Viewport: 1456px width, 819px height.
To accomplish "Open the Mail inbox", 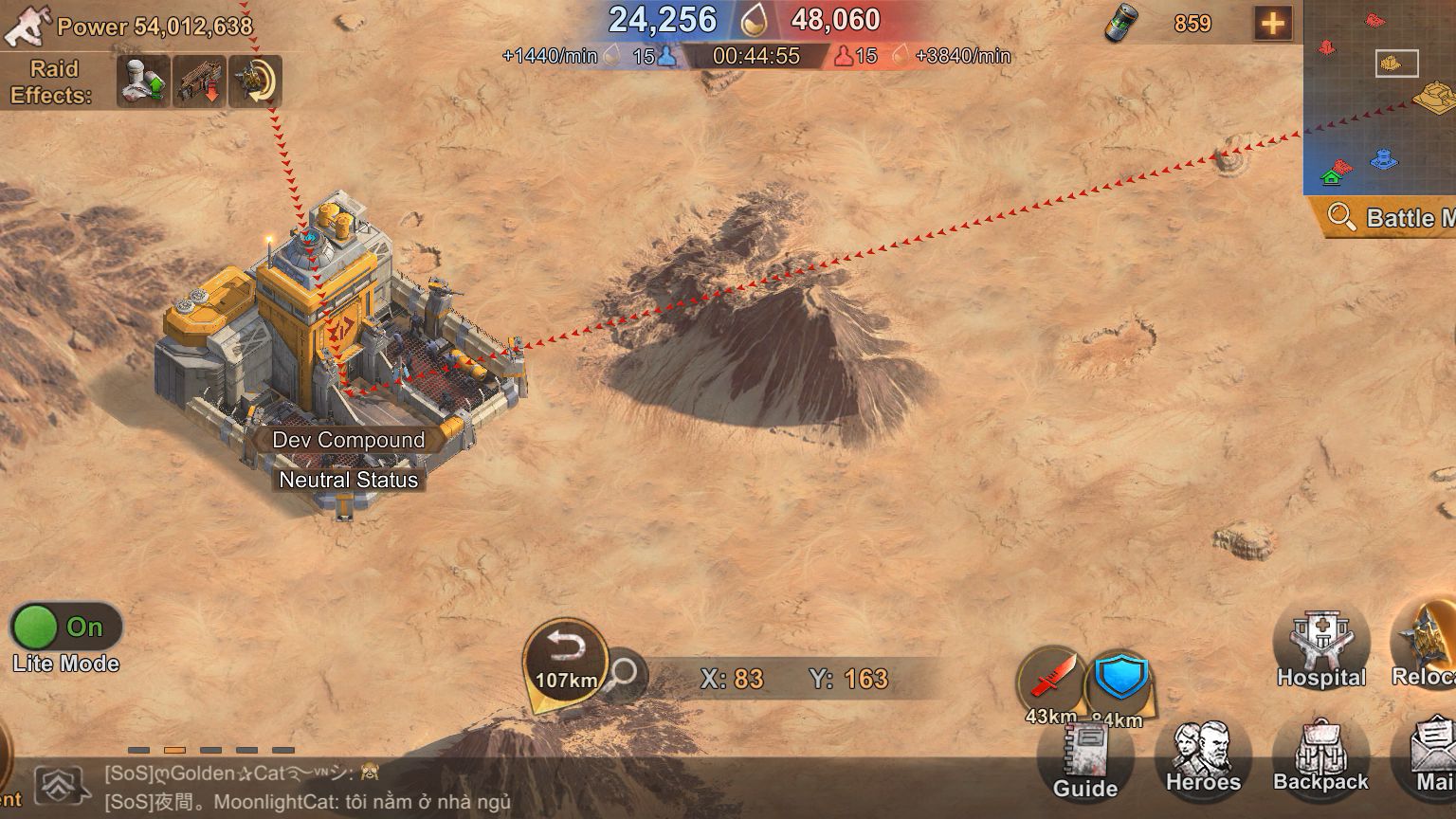I will (1433, 756).
